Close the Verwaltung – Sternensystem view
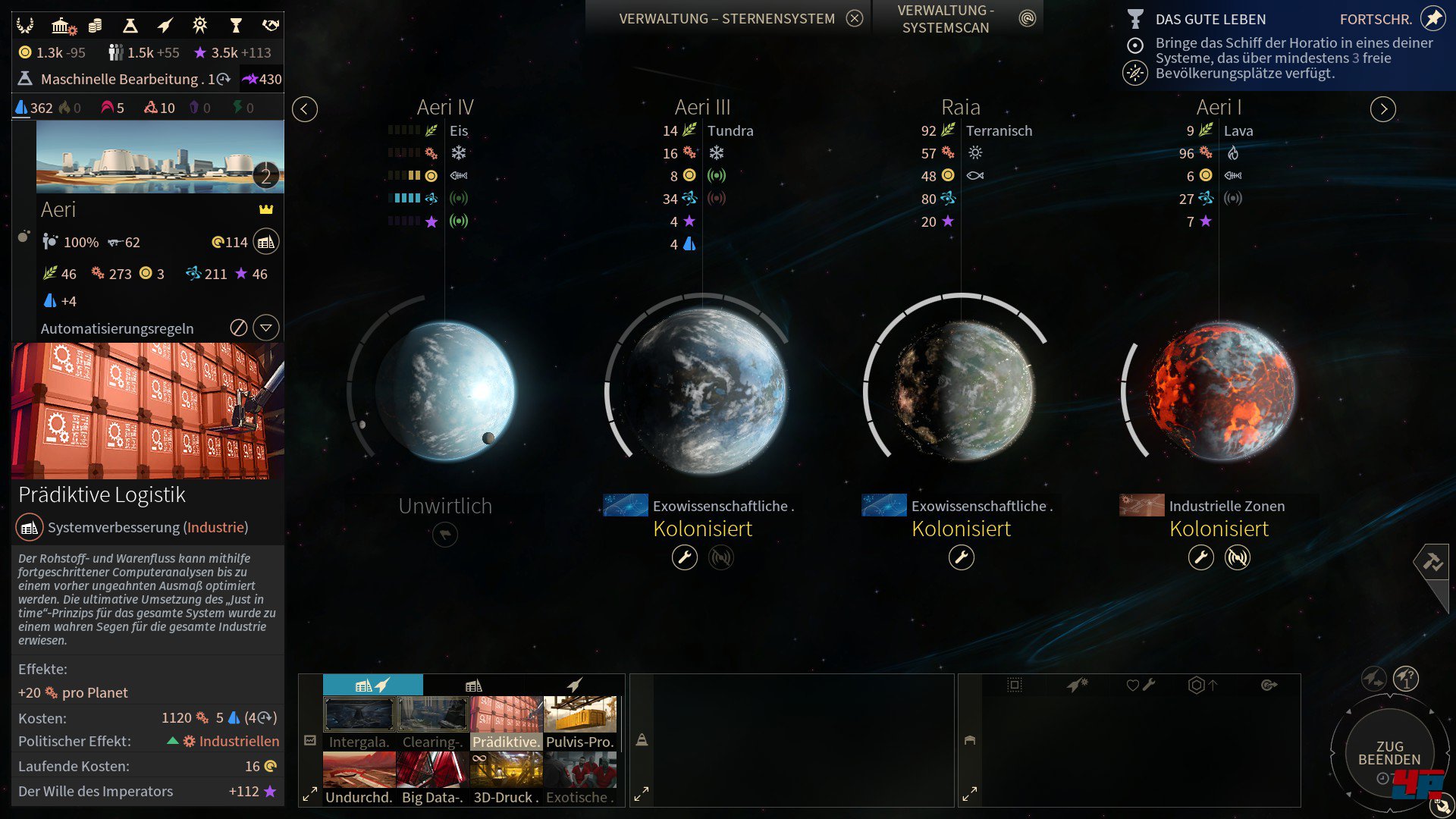This screenshot has width=1456, height=819. click(x=855, y=19)
